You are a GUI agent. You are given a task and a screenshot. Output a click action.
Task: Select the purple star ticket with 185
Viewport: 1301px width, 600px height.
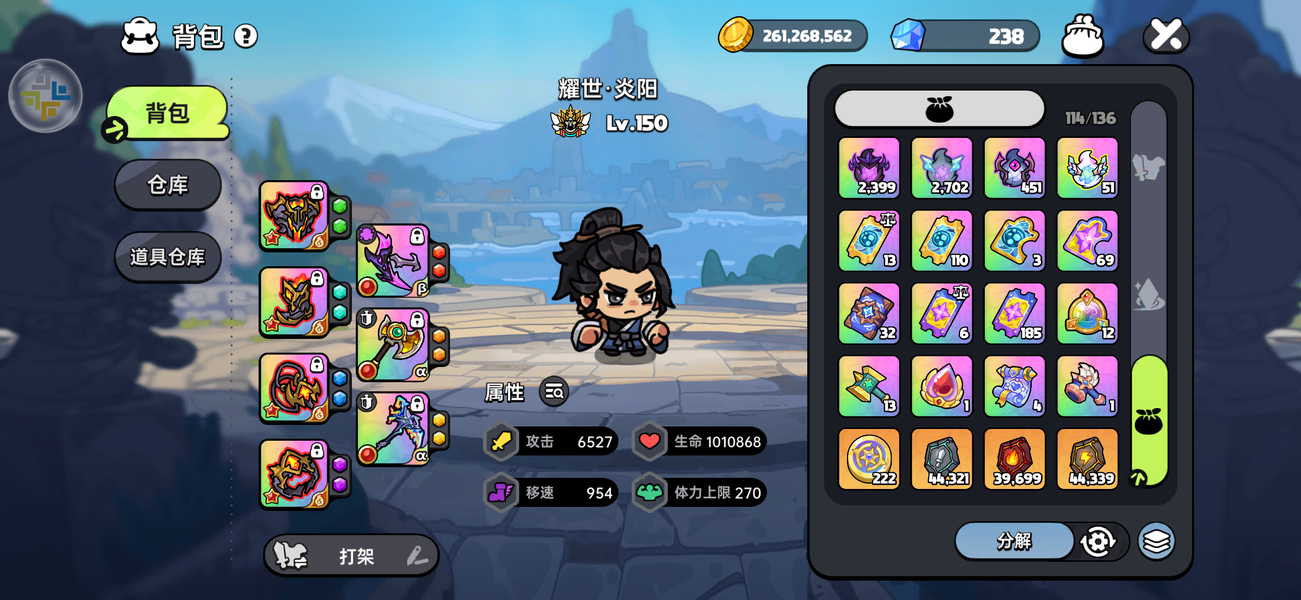[x=1014, y=313]
